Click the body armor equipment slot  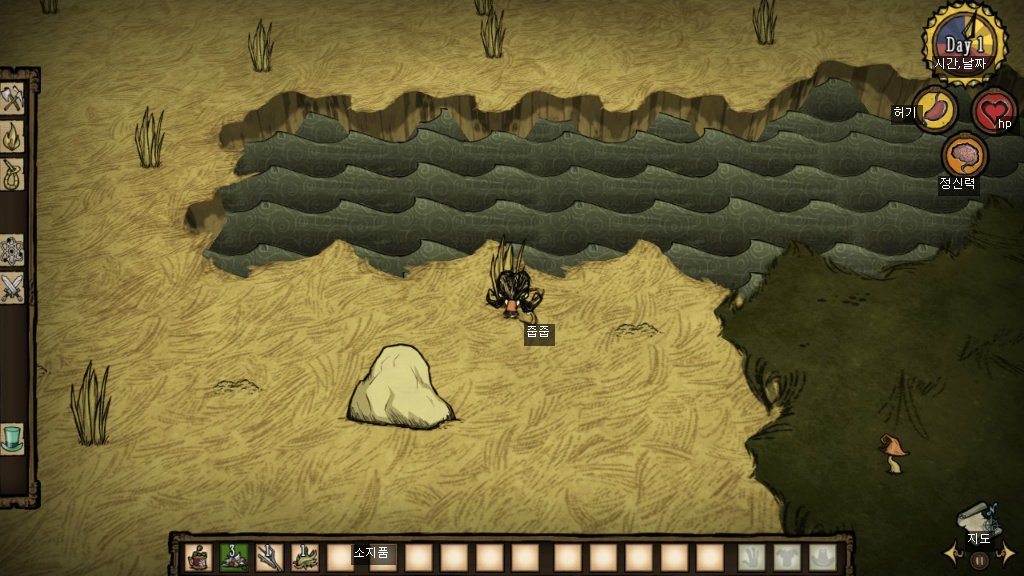point(787,557)
